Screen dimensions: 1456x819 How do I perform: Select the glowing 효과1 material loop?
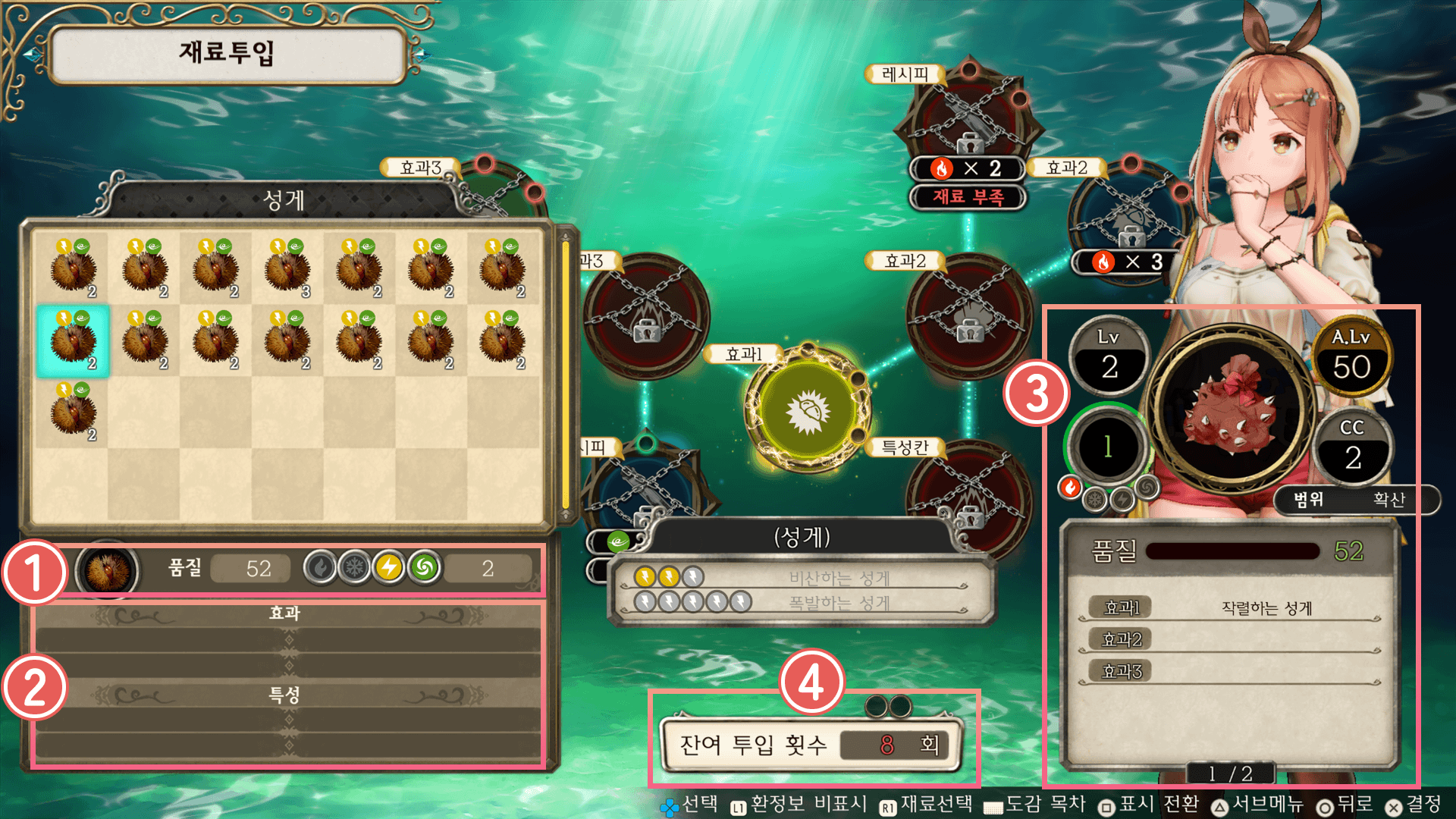[808, 411]
